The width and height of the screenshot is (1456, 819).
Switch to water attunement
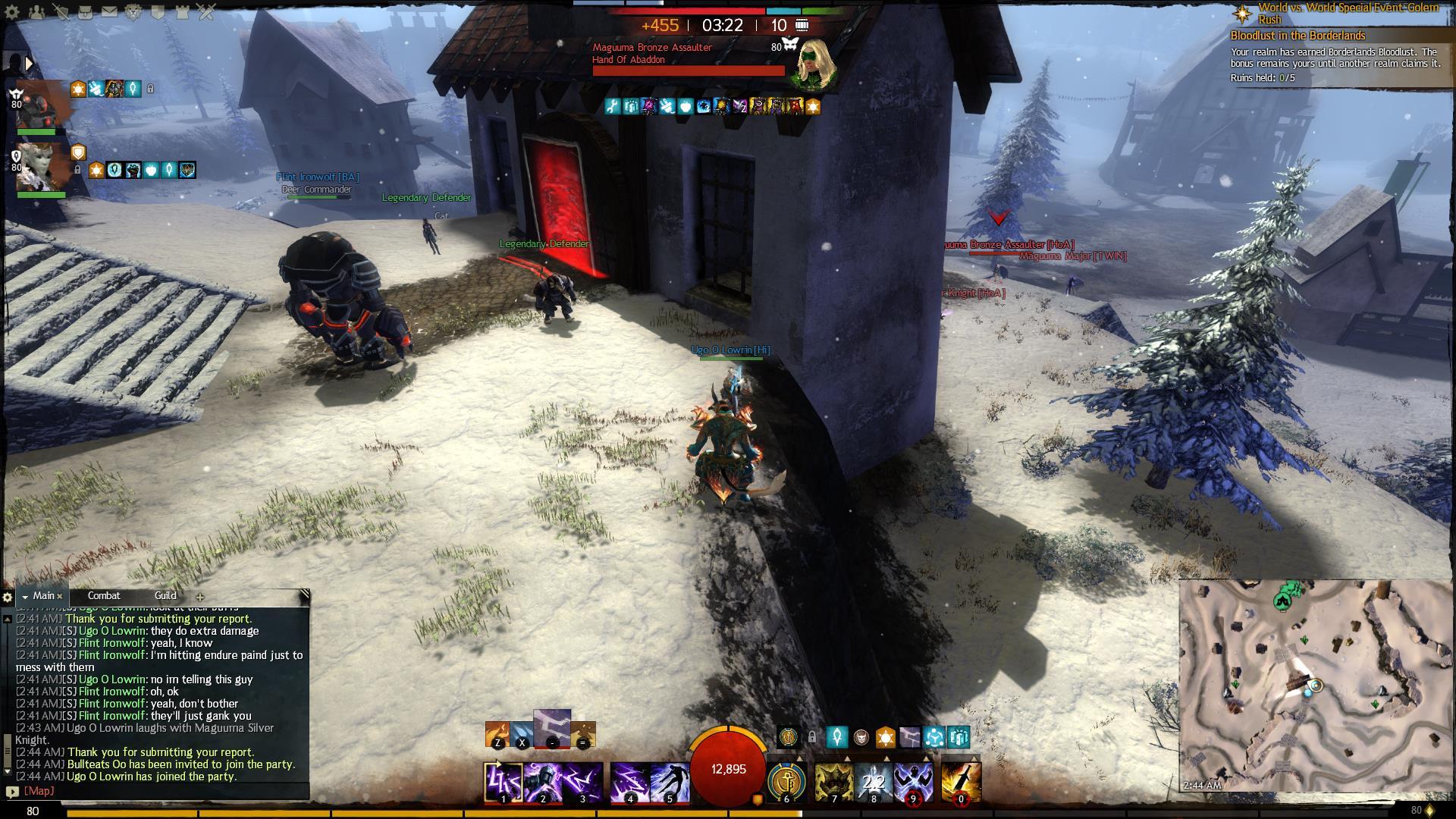click(x=521, y=735)
